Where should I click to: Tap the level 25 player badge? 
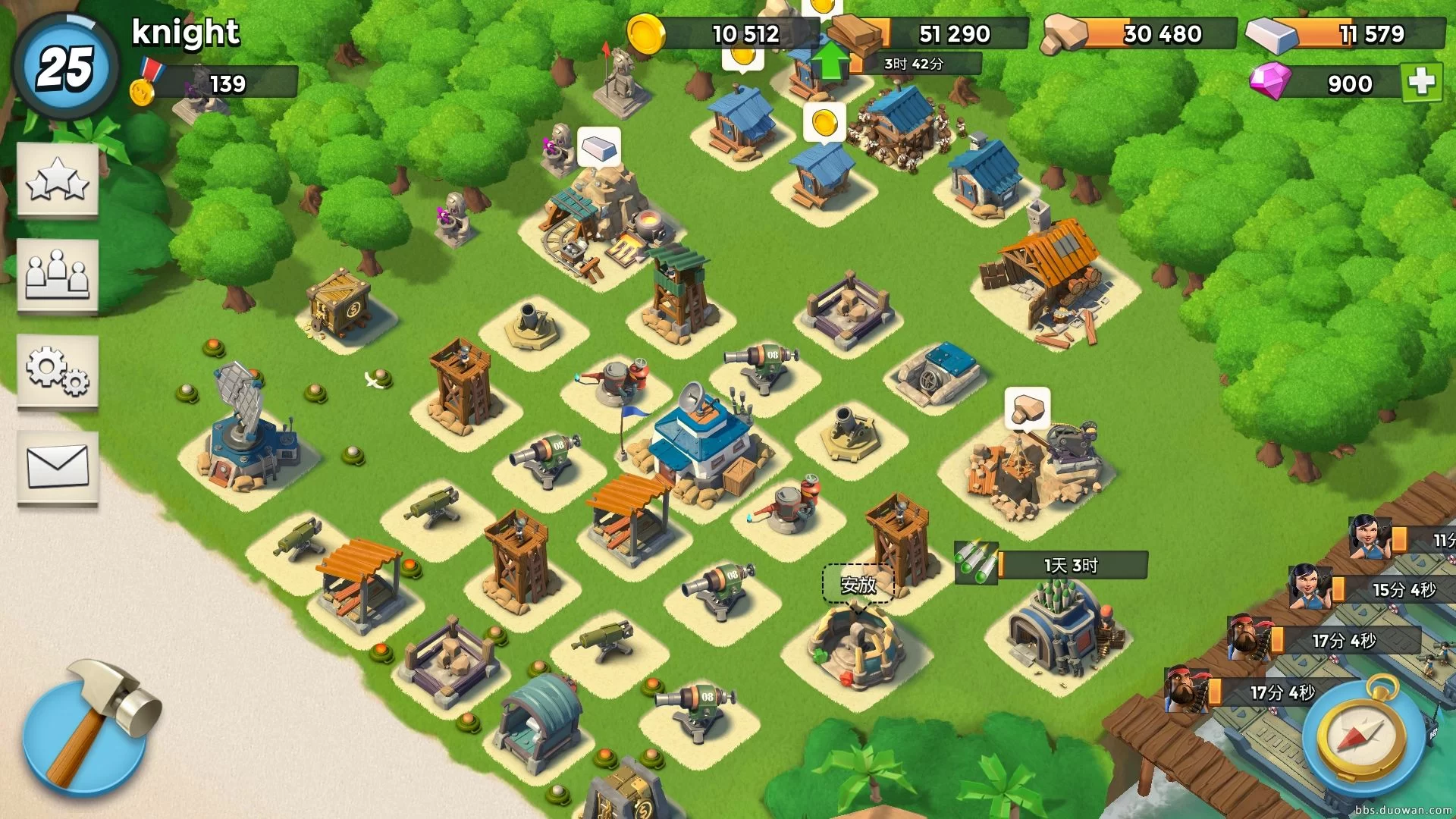(65, 67)
